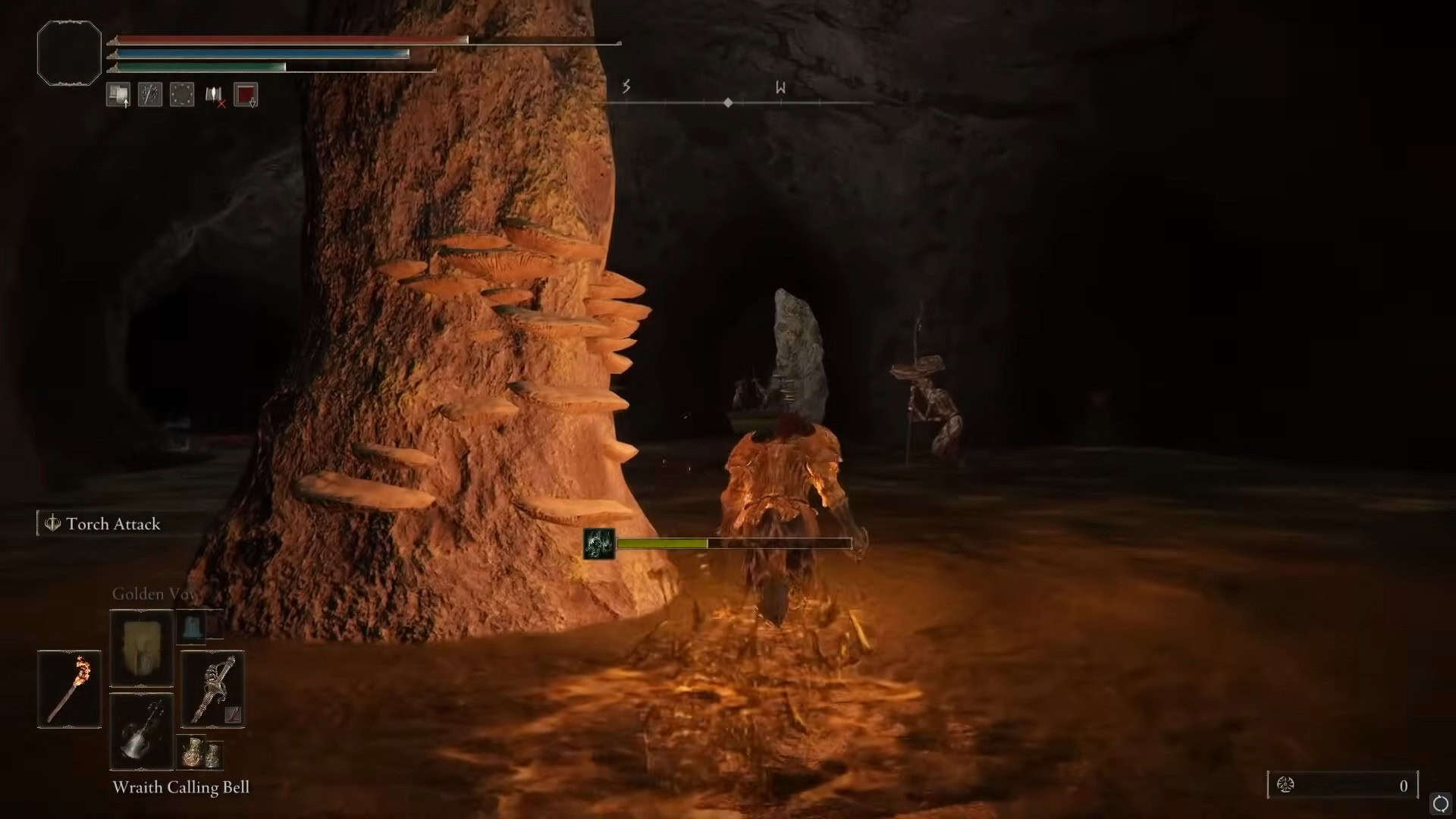Click the dotted circle status effect icon

pyautogui.click(x=182, y=95)
